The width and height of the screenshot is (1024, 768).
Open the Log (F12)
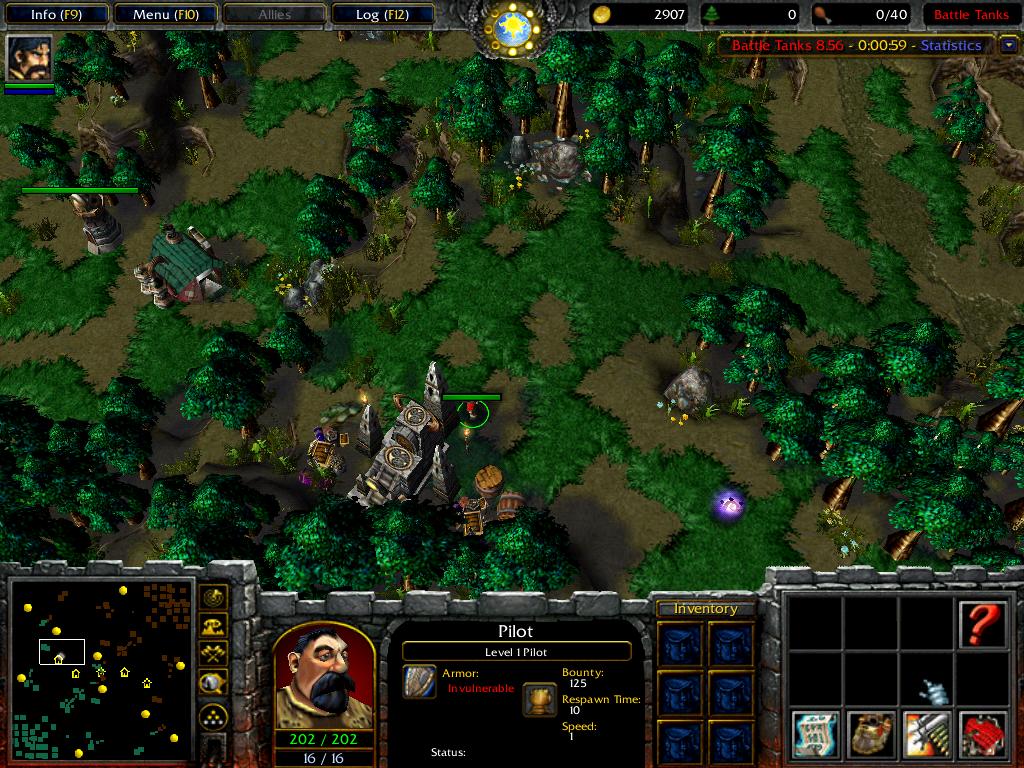click(x=382, y=14)
